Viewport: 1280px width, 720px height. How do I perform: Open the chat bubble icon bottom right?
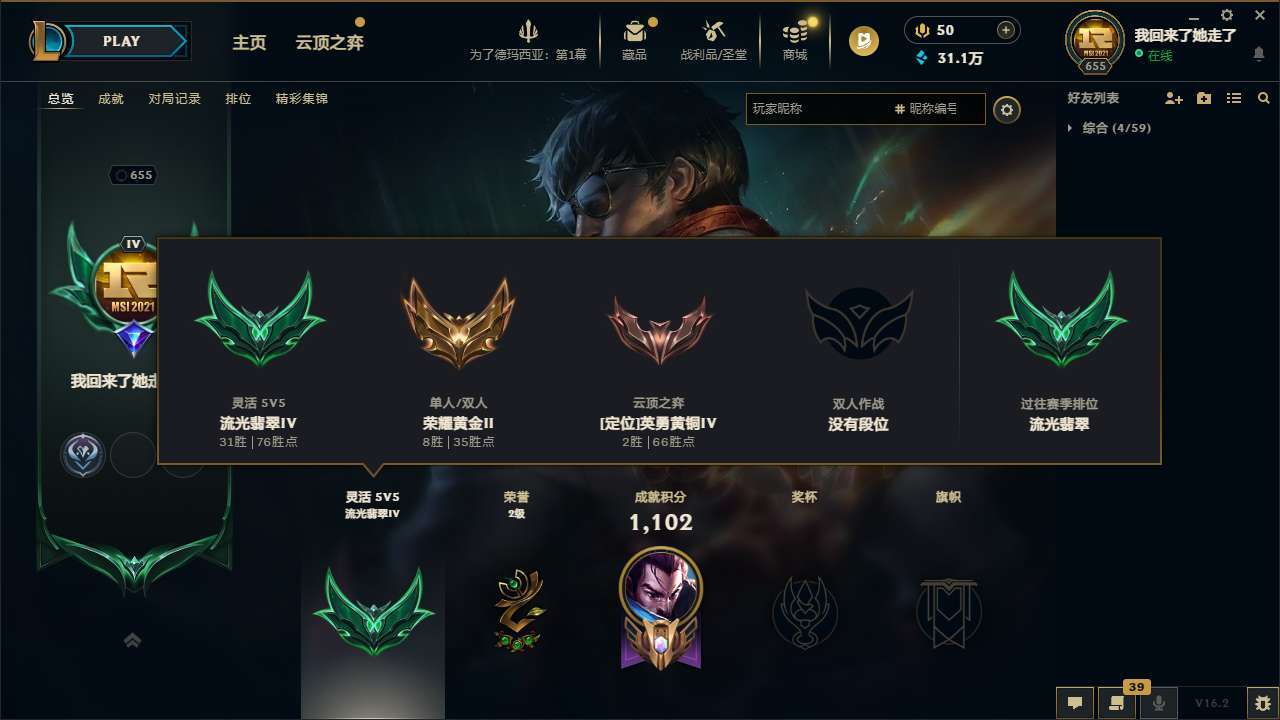tap(1075, 703)
